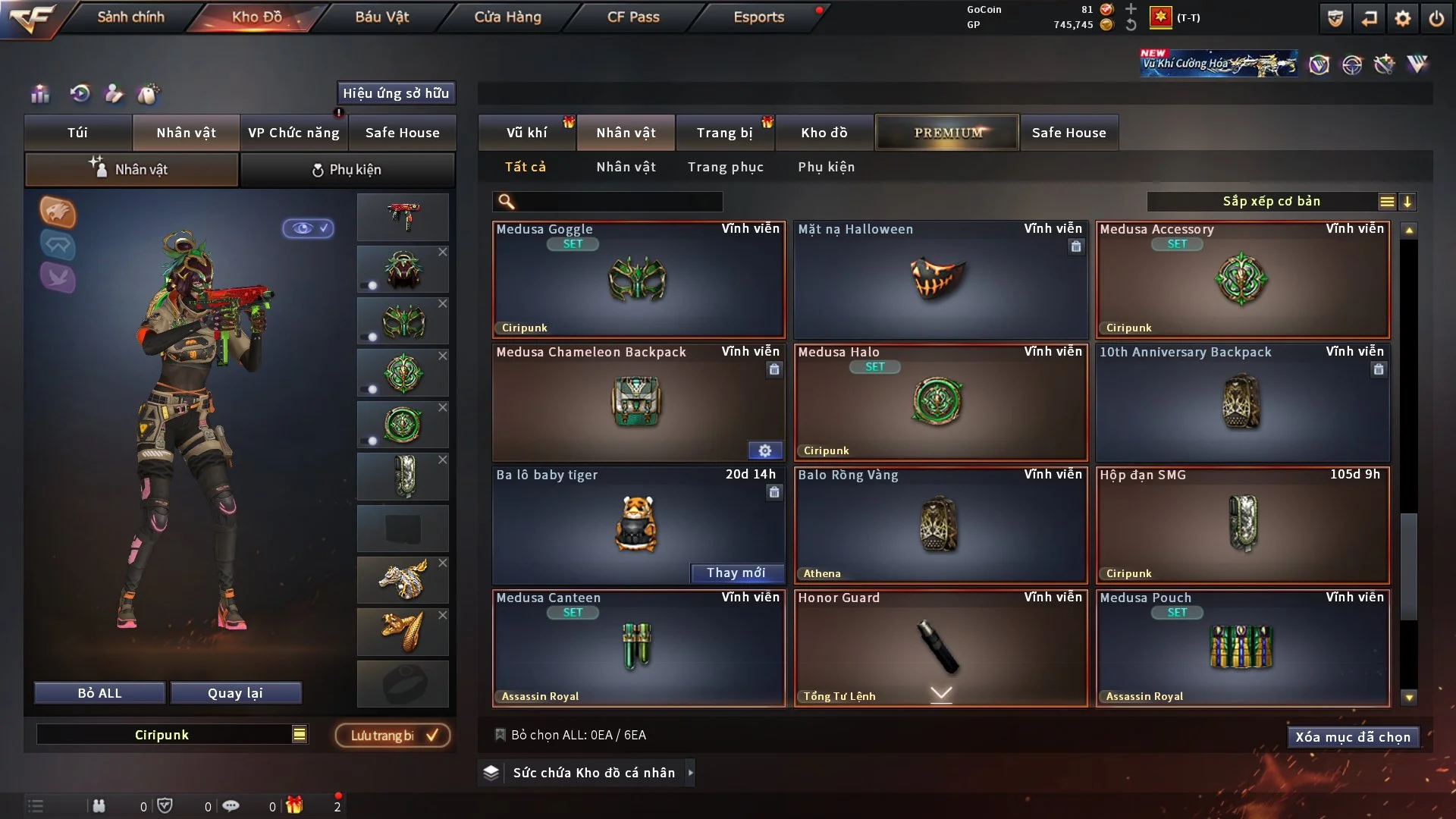This screenshot has height=819, width=1456.
Task: Renew the Ba lô baby tiger with Thay mới
Action: click(736, 573)
